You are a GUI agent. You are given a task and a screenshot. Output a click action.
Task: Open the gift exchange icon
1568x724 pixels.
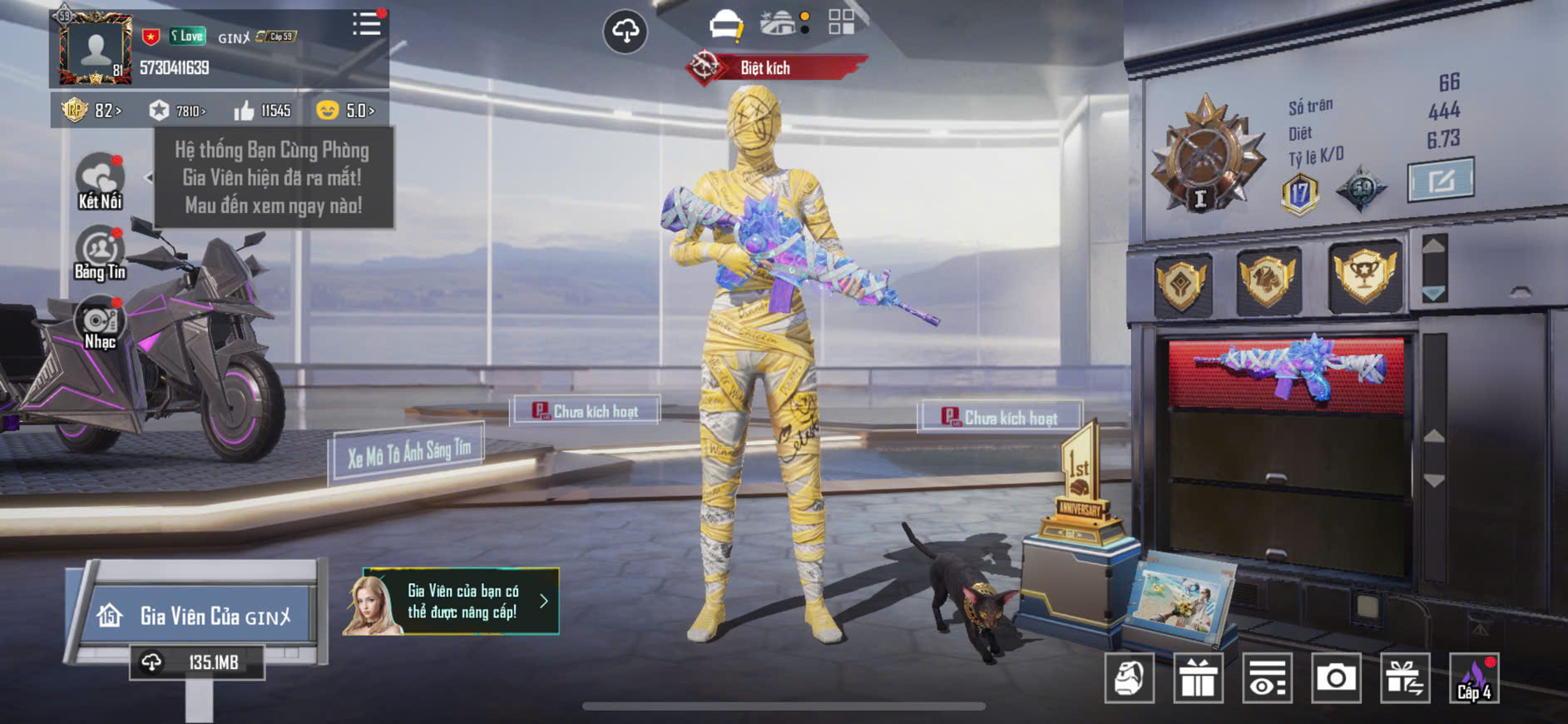pos(1405,679)
